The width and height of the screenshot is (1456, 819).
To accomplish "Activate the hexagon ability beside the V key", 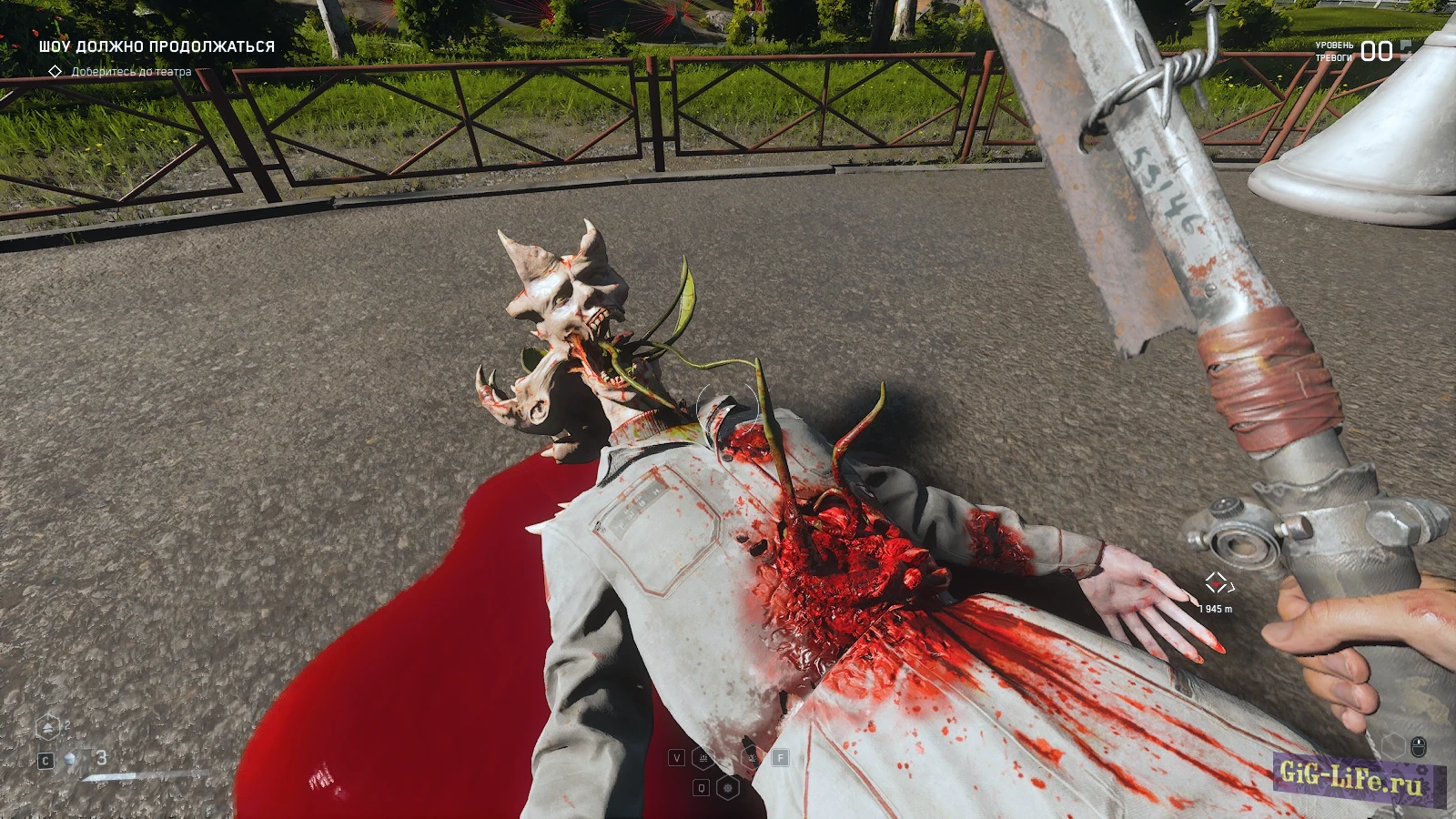I will pyautogui.click(x=703, y=757).
